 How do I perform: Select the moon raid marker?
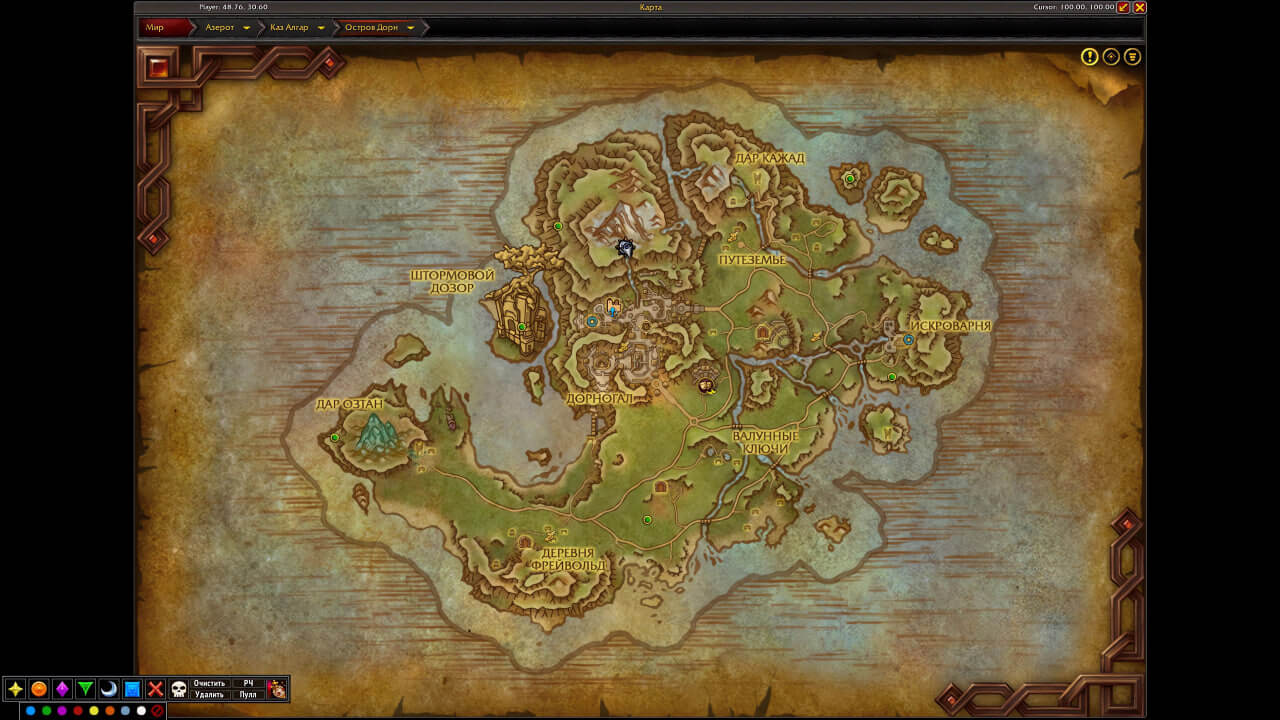(109, 689)
